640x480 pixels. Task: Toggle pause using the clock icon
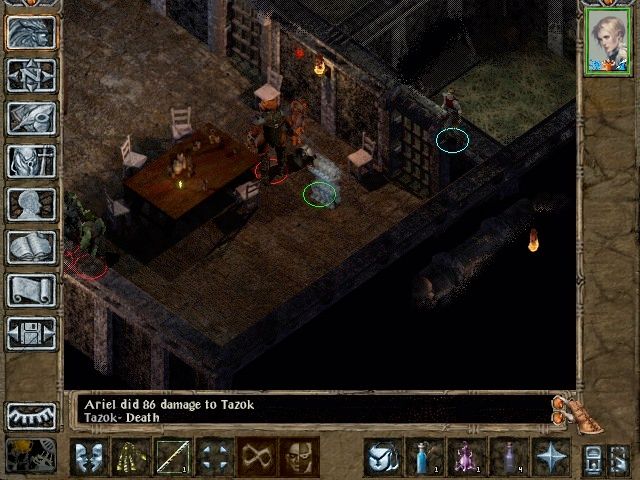click(x=31, y=456)
